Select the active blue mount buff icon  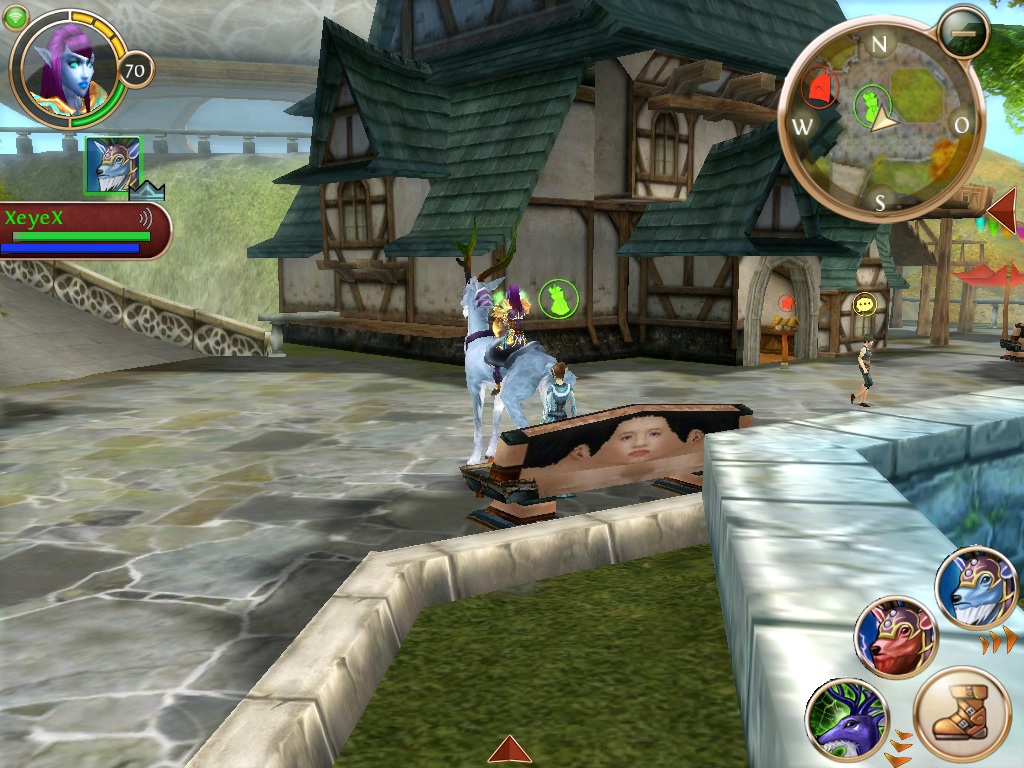[x=112, y=164]
